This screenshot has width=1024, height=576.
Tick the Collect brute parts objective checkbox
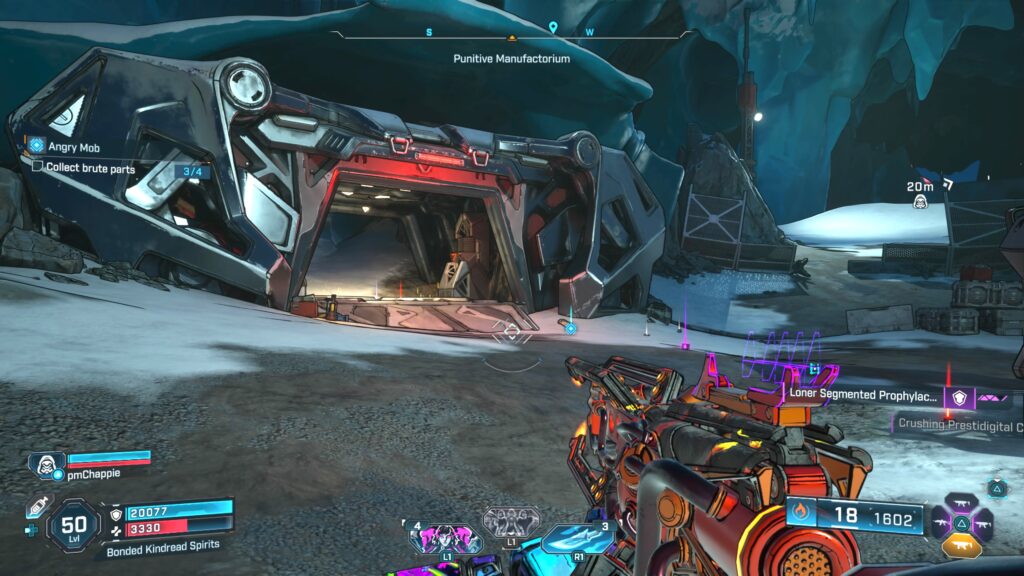(x=37, y=167)
